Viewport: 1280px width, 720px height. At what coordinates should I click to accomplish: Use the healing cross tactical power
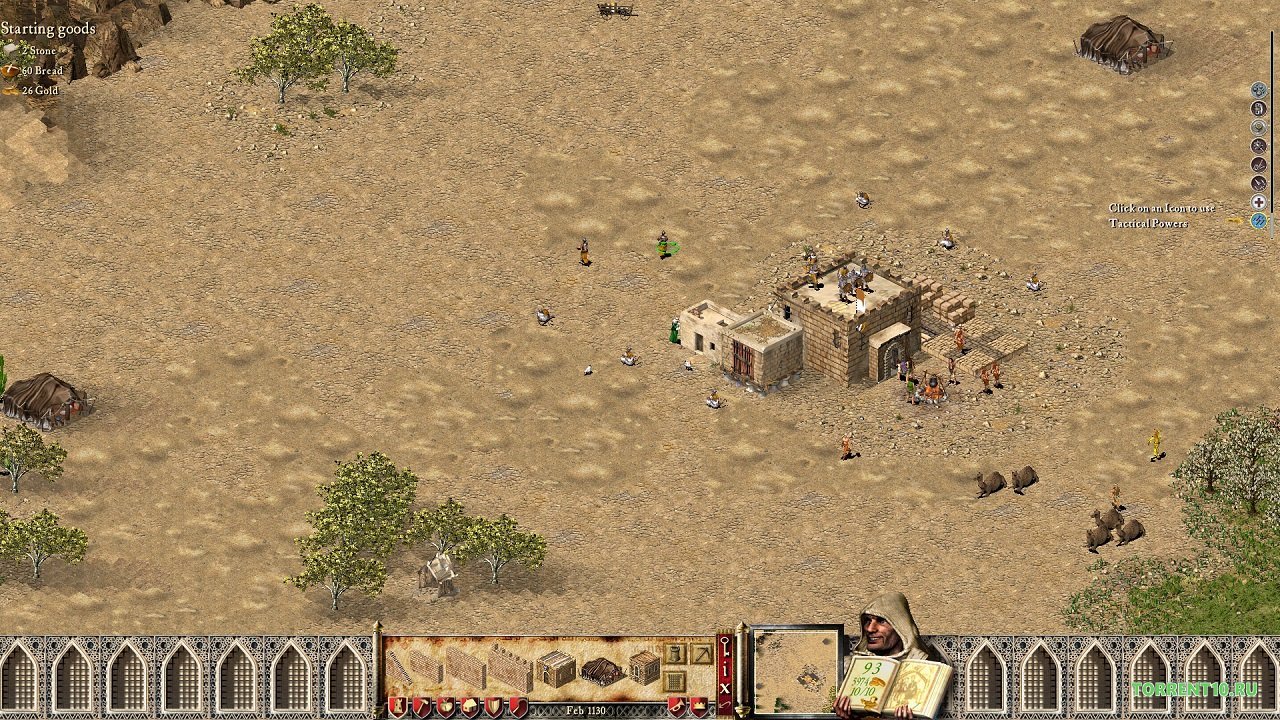[1258, 201]
